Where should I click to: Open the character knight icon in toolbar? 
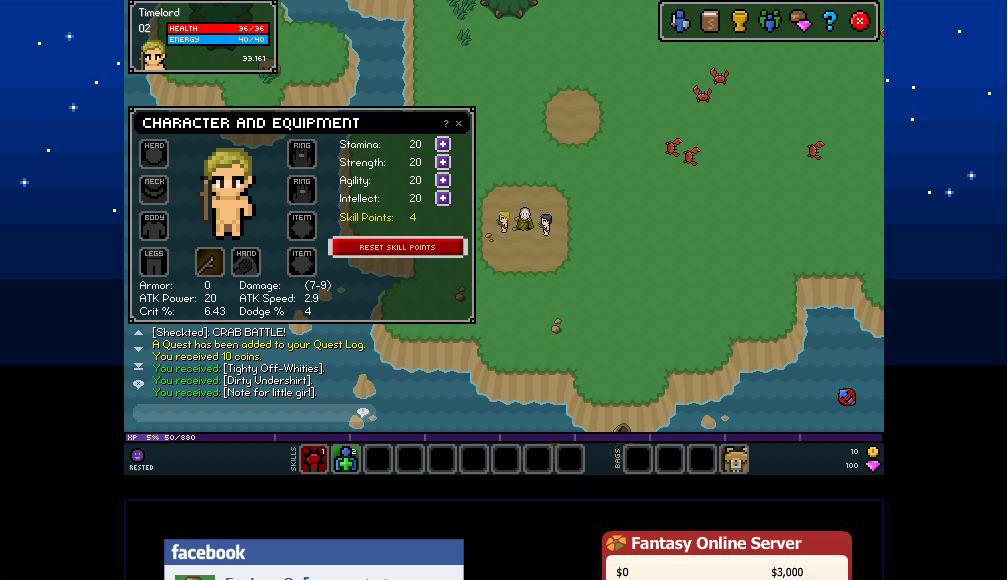coord(680,21)
